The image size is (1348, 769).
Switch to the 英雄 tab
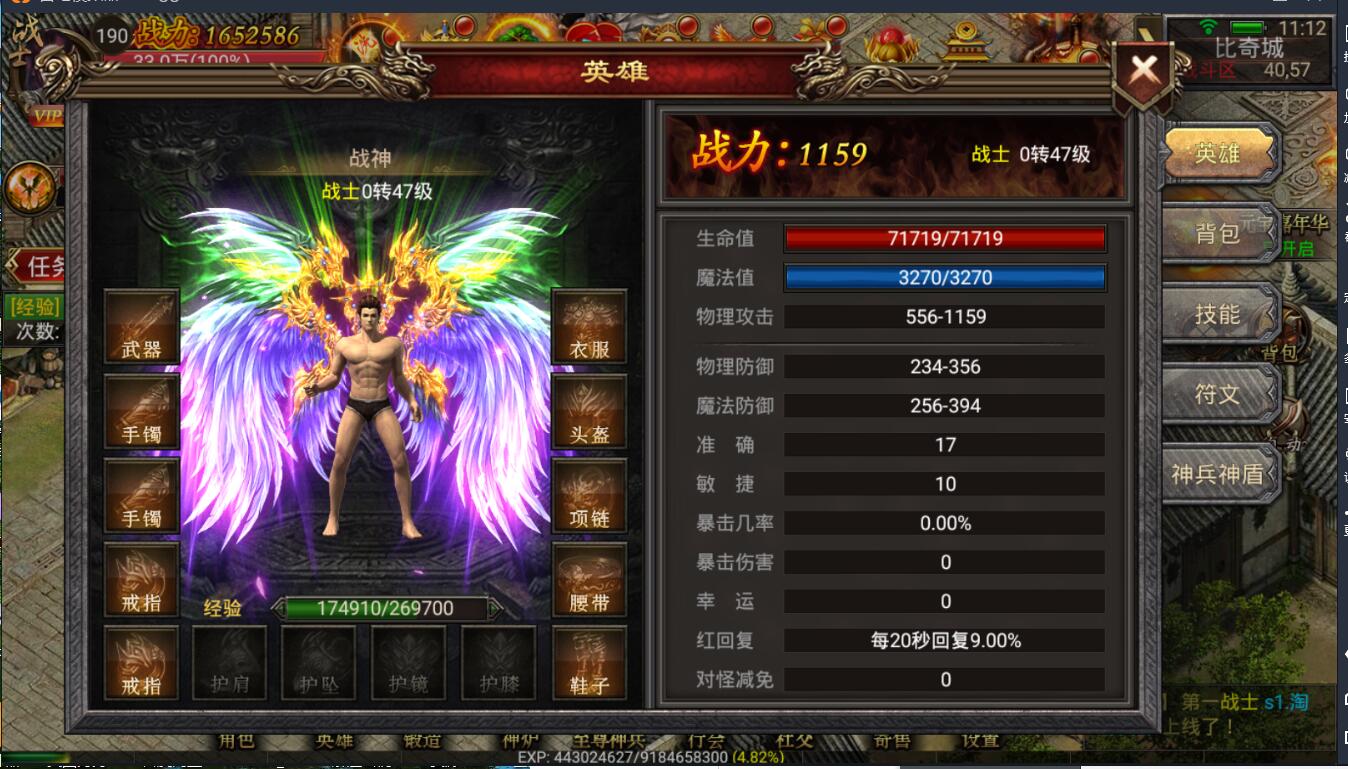tap(1218, 154)
